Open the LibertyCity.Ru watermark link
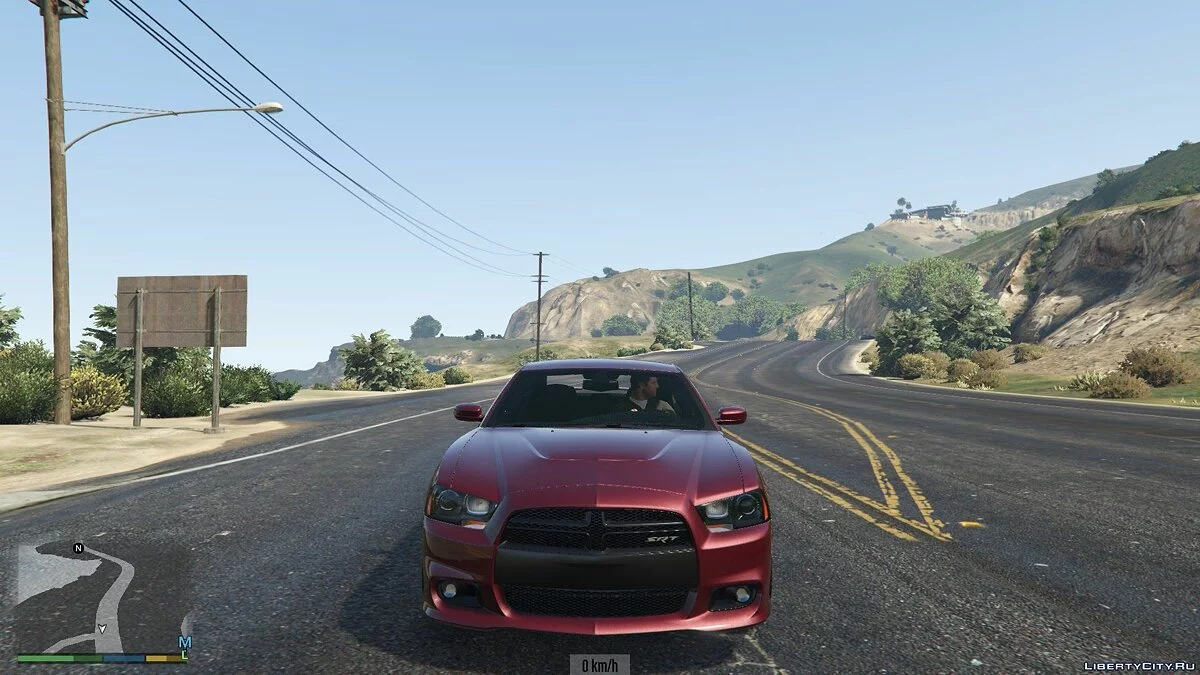This screenshot has height=675, width=1200. pos(1138,664)
